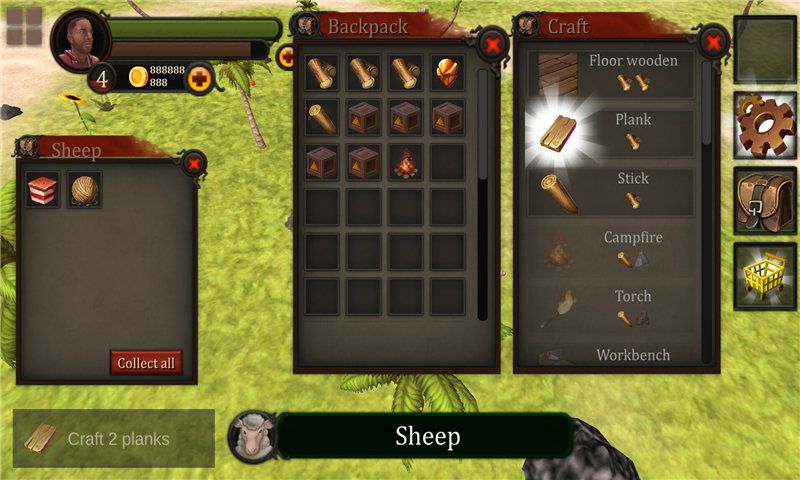Open the backpack satchel button
This screenshot has width=800, height=480.
765,199
